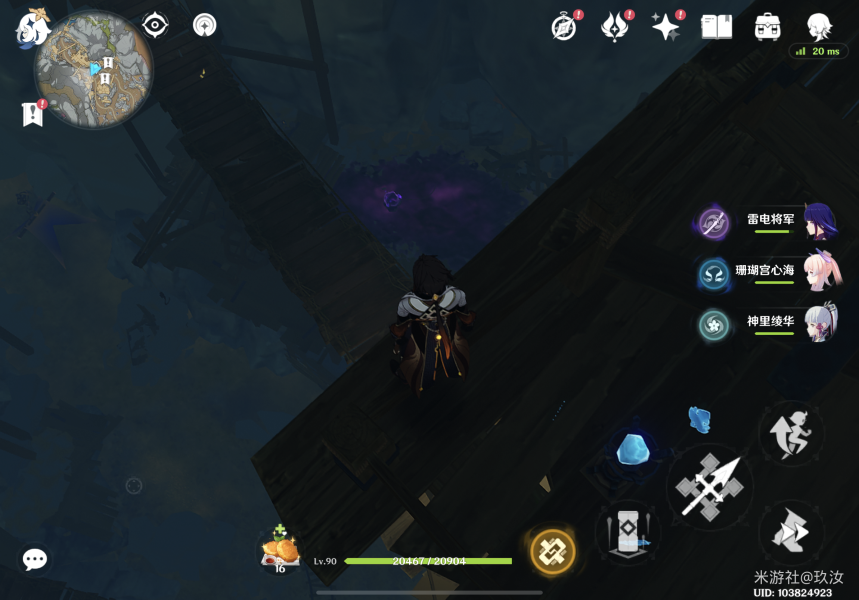
Task: Tap the co-op star icon beside the eye
Action: point(205,25)
